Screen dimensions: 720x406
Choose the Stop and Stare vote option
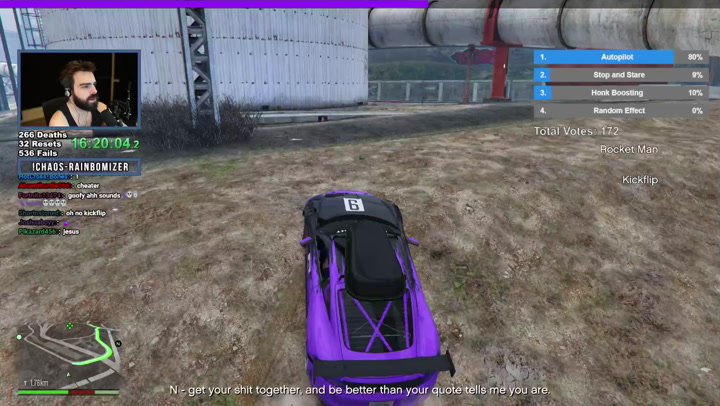(618, 75)
